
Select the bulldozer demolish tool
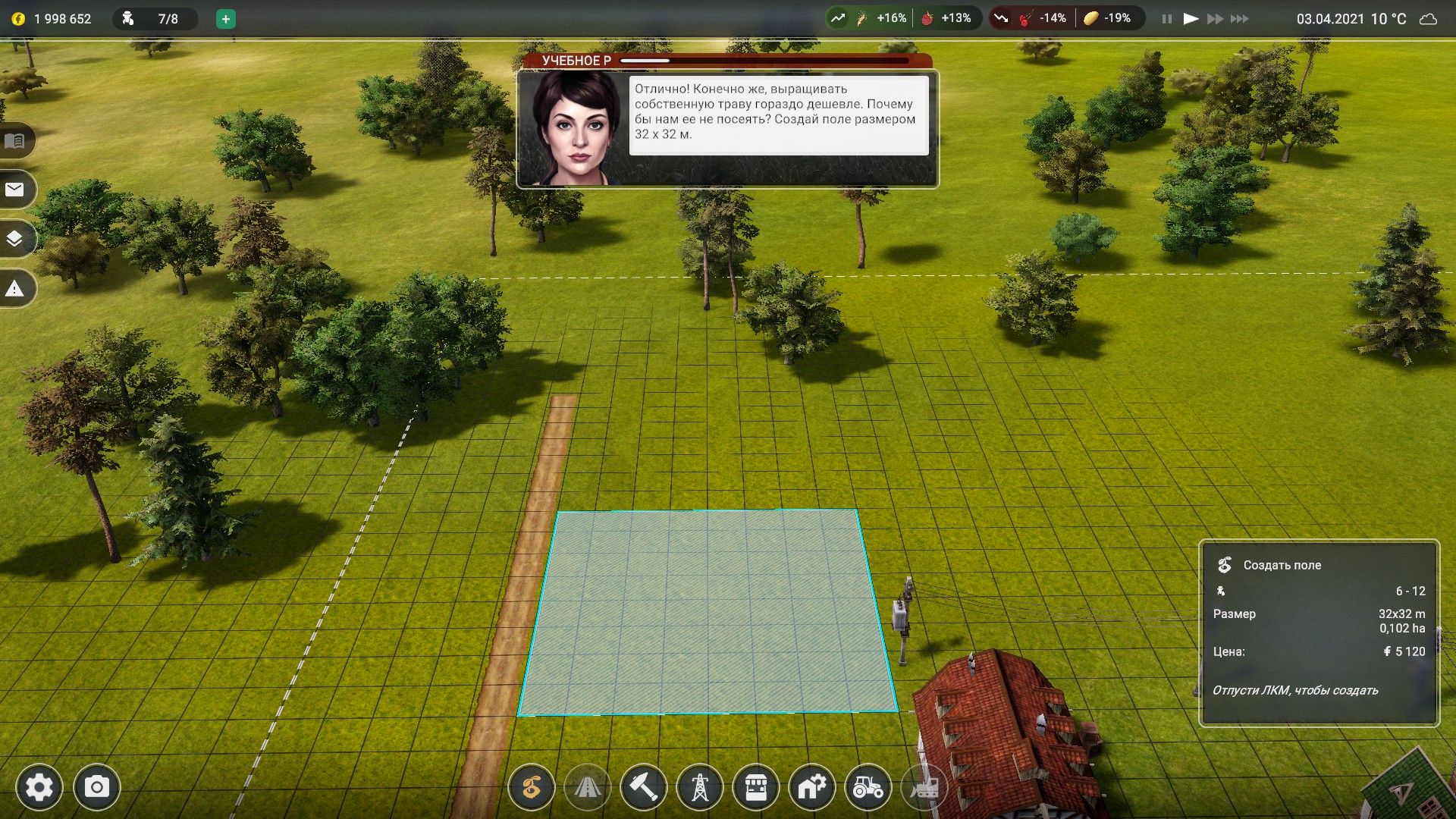924,789
